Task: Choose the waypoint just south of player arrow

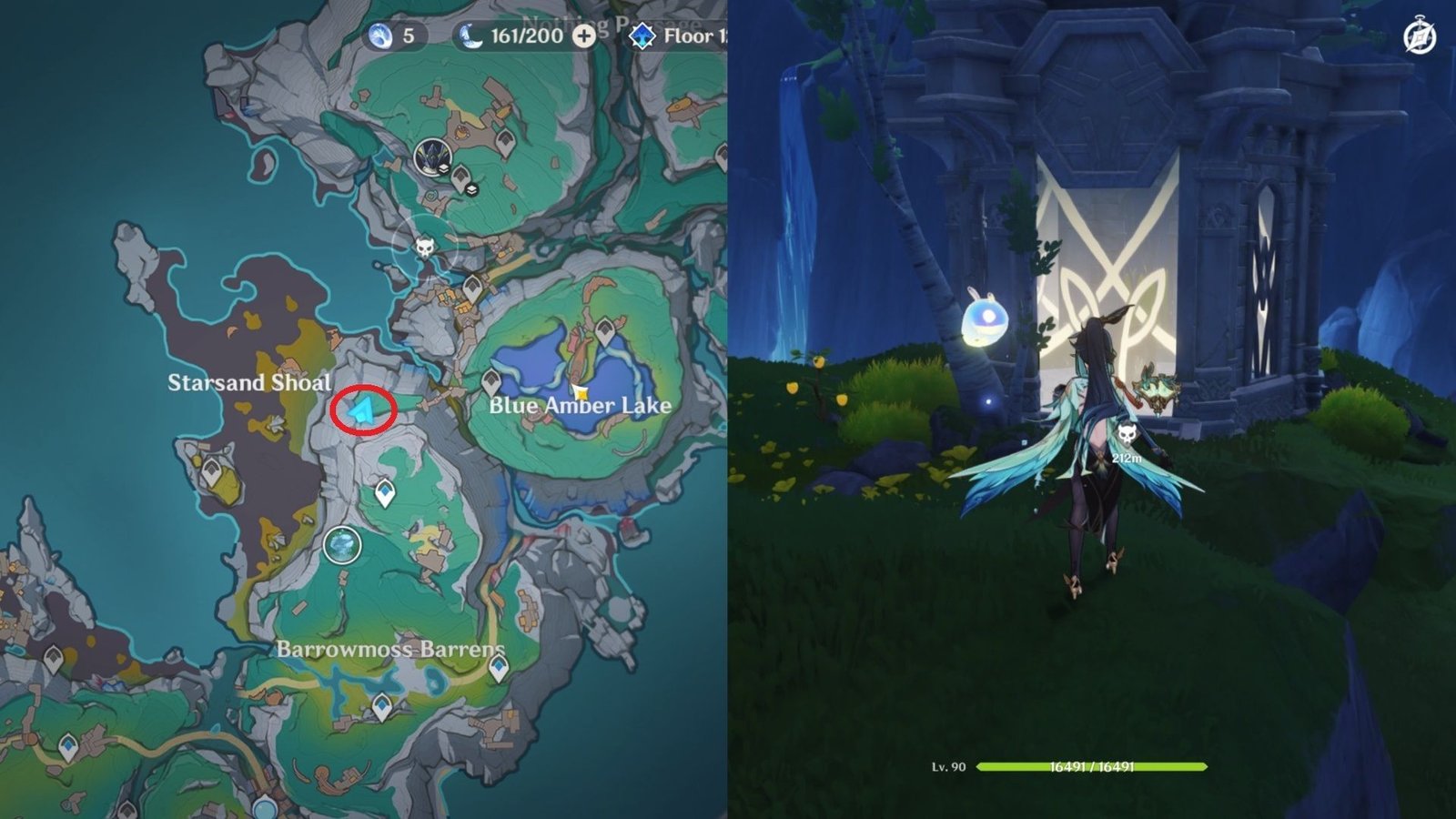Action: pos(385,493)
